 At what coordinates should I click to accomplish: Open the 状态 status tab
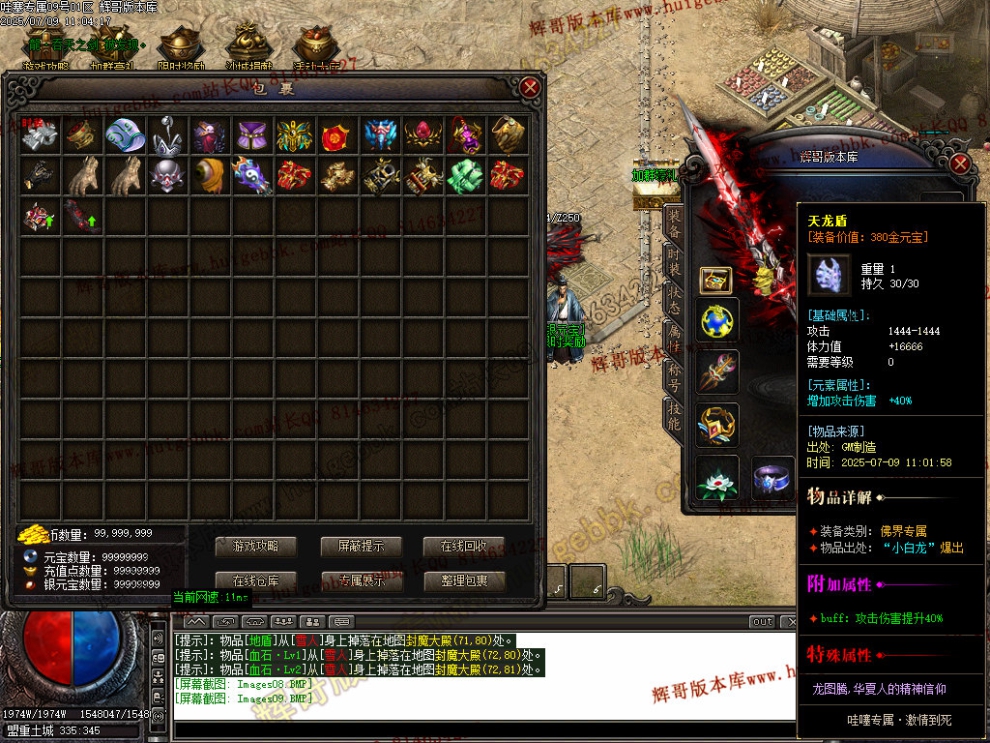point(674,301)
